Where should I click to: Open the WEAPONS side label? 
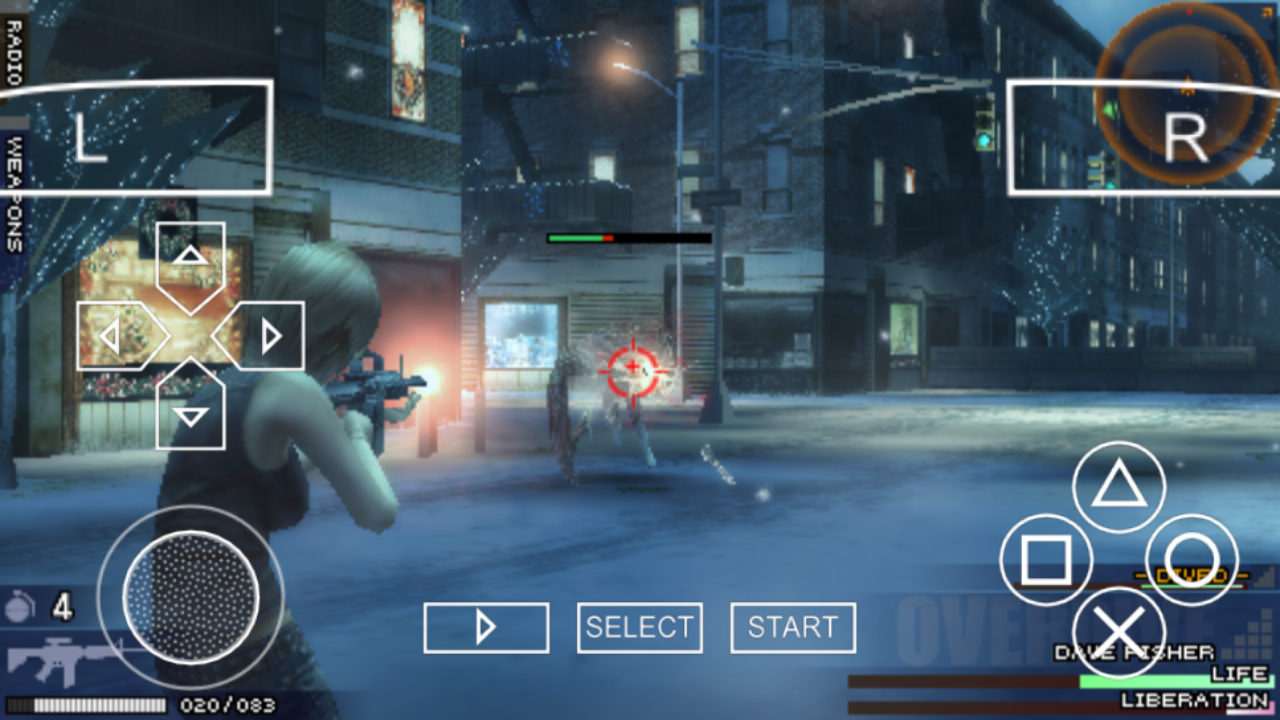(14, 195)
